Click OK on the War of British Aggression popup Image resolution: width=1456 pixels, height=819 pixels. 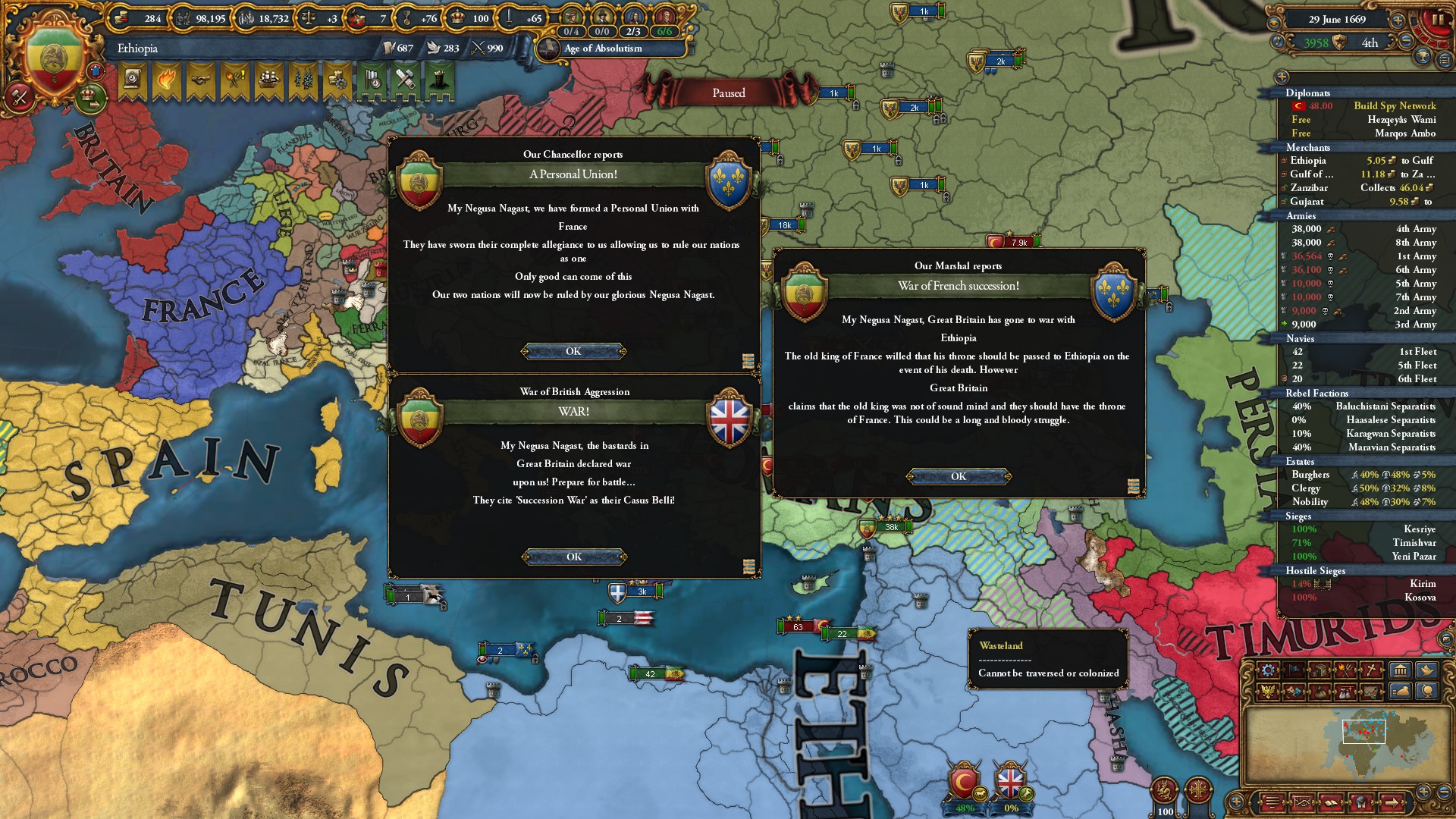pos(574,556)
